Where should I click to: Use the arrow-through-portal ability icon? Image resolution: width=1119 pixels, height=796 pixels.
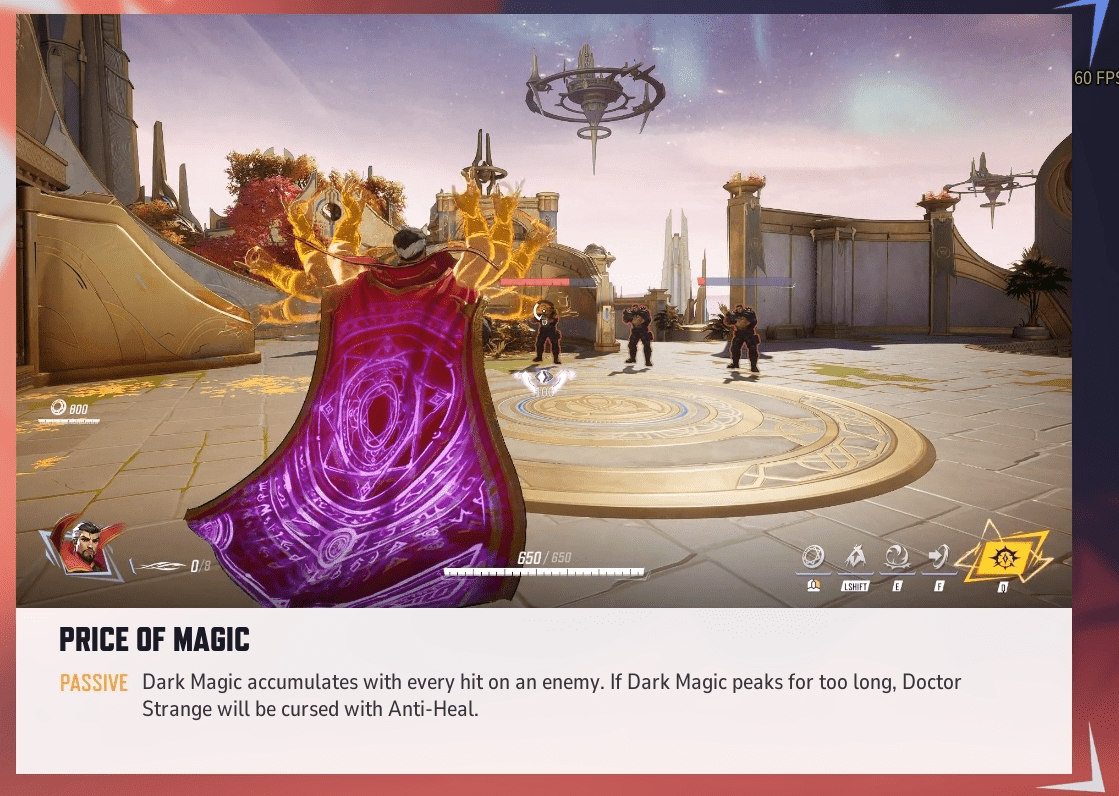click(938, 557)
